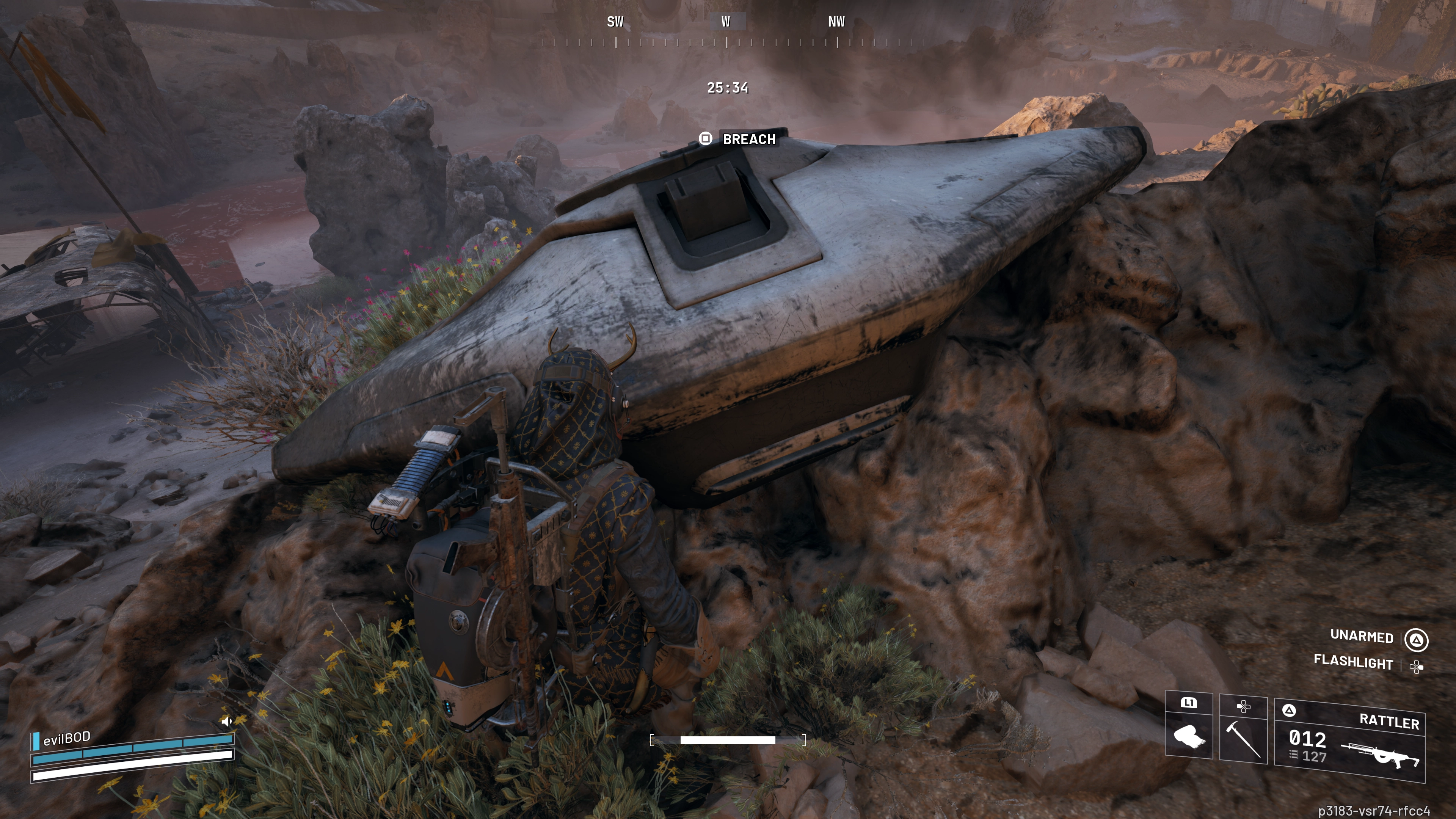Click the UNARMED stance label

pyautogui.click(x=1362, y=637)
